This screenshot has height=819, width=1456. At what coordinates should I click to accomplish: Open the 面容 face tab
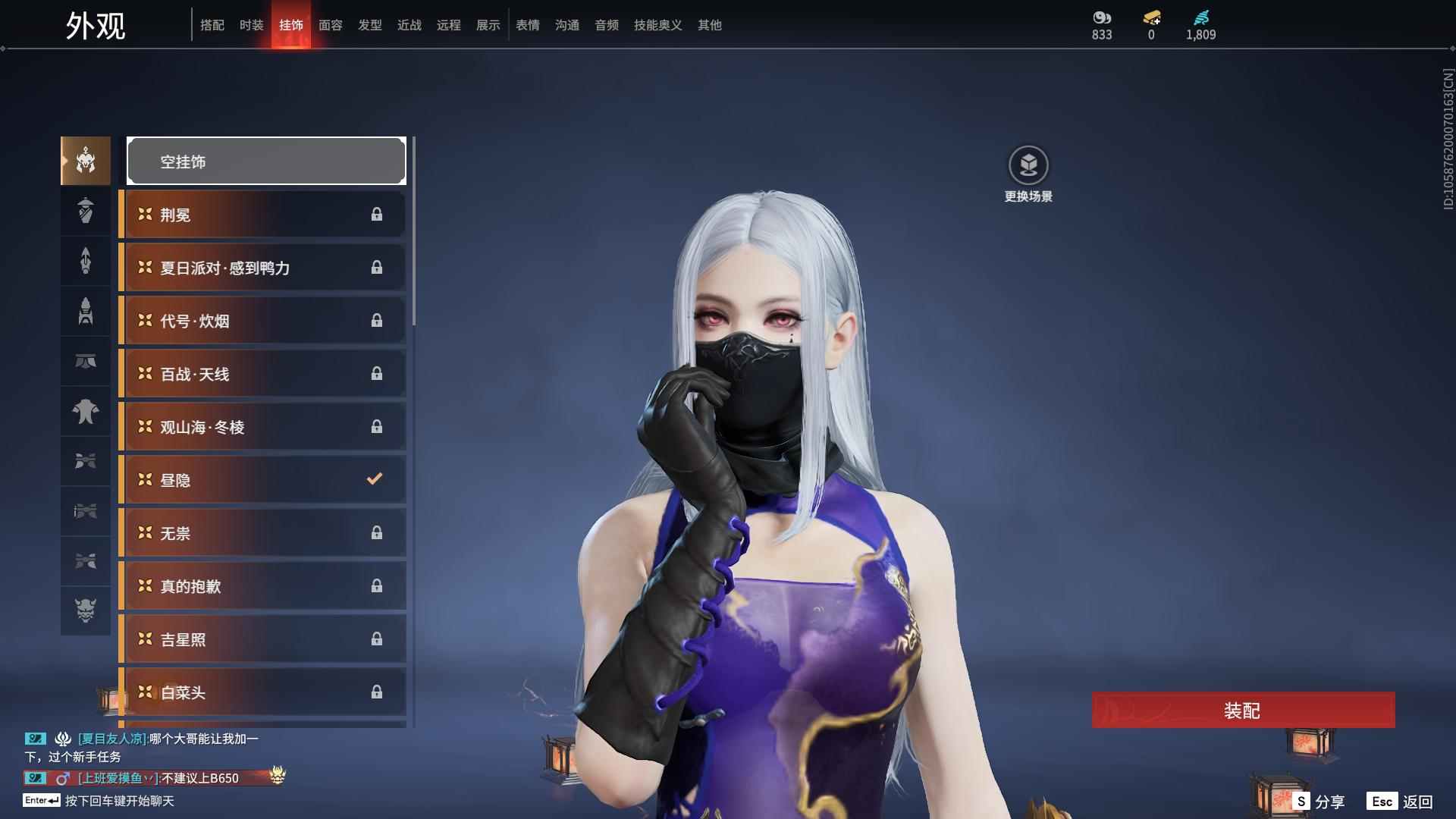331,25
